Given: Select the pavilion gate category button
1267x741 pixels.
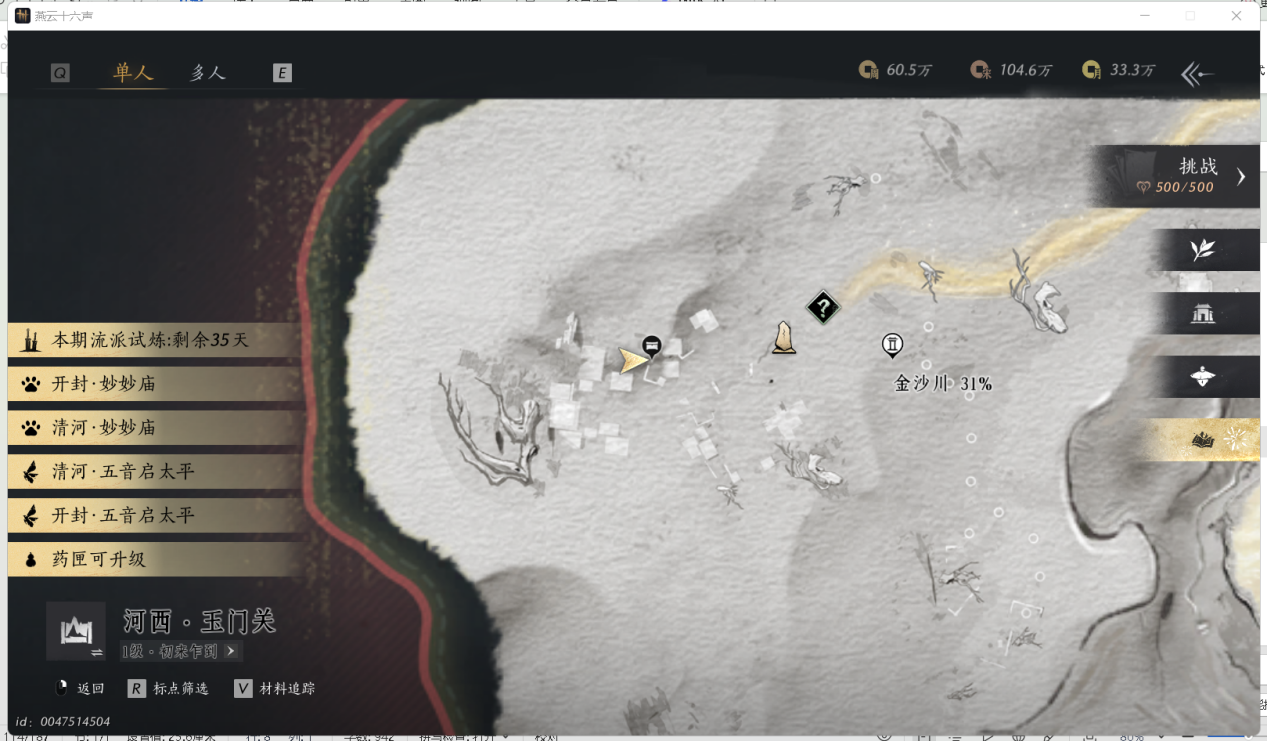Looking at the screenshot, I should 1203,314.
